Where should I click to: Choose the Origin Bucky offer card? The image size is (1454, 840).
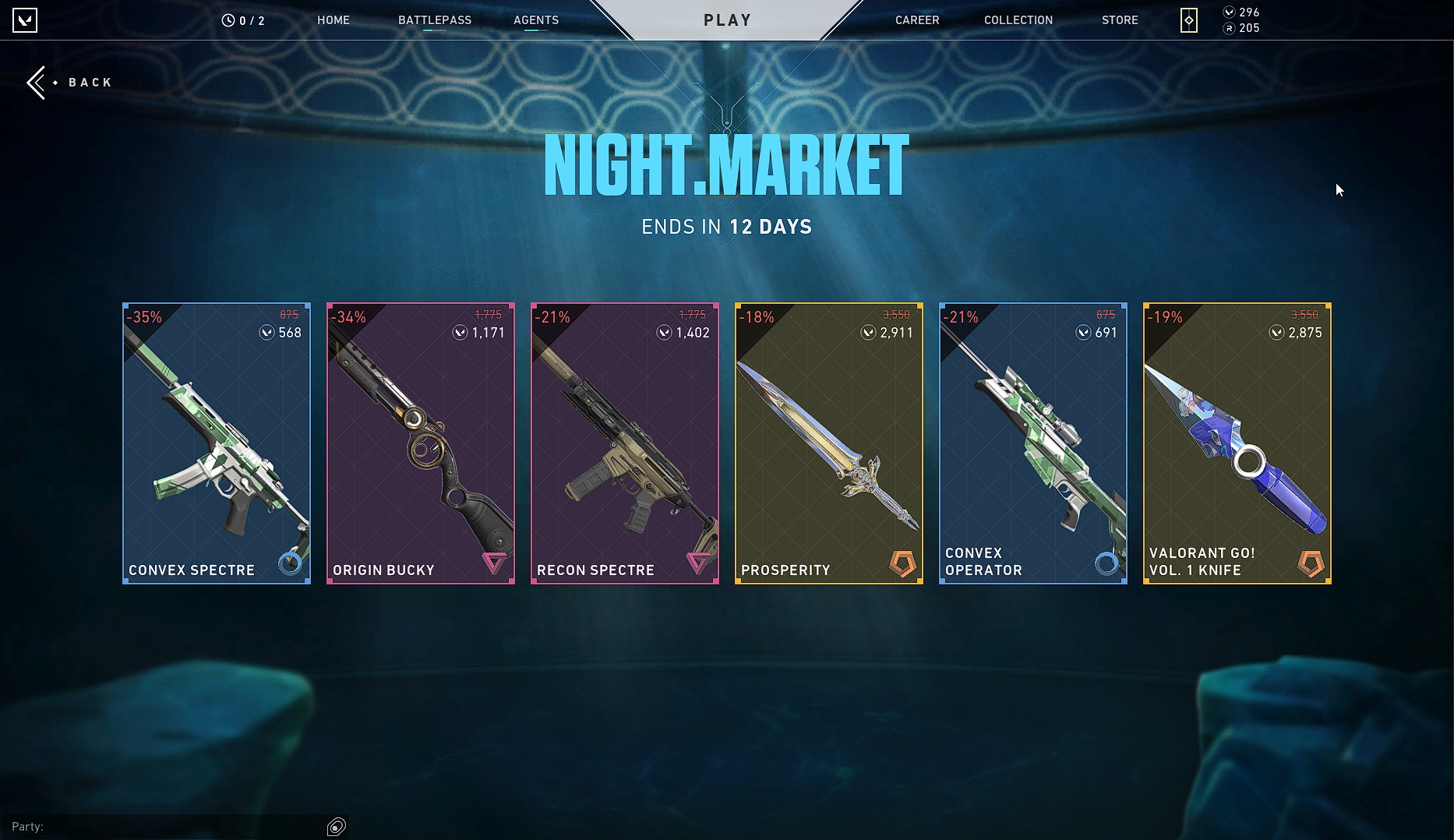pyautogui.click(x=421, y=443)
